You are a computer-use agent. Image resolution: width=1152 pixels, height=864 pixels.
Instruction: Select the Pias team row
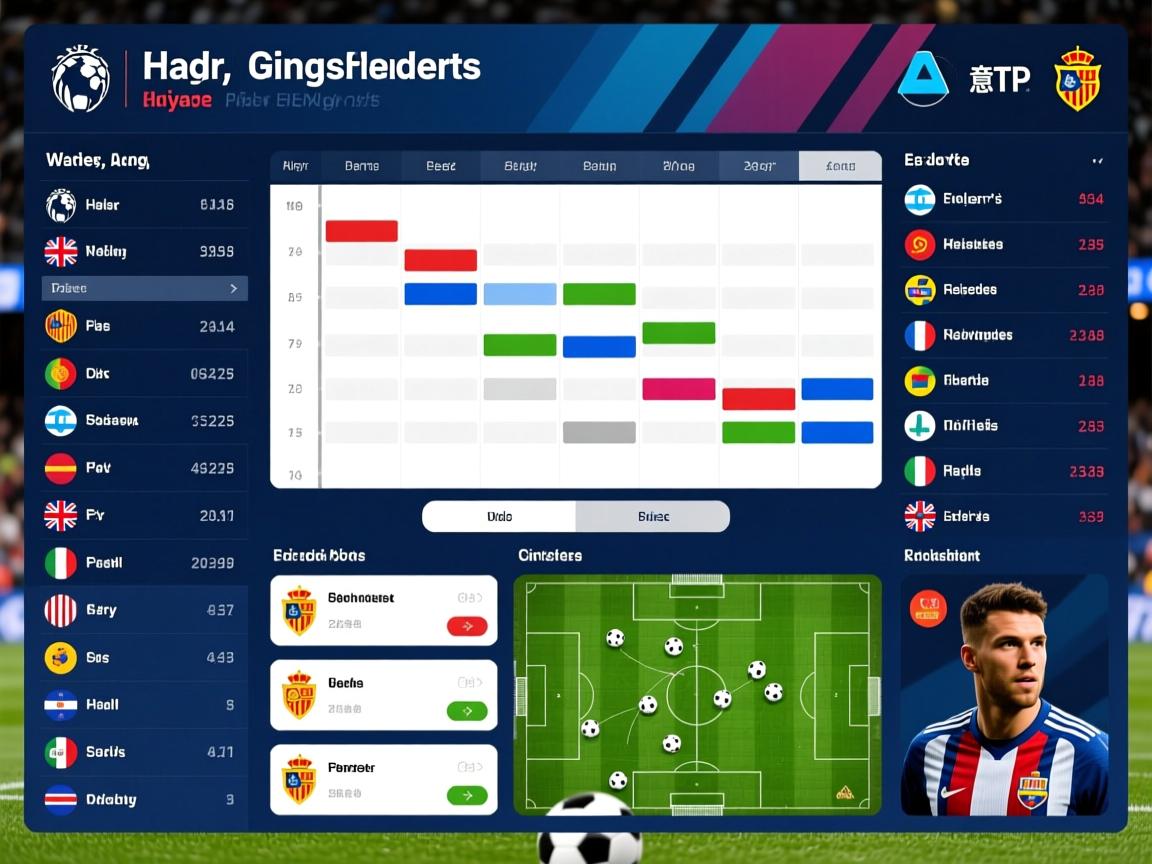(140, 326)
